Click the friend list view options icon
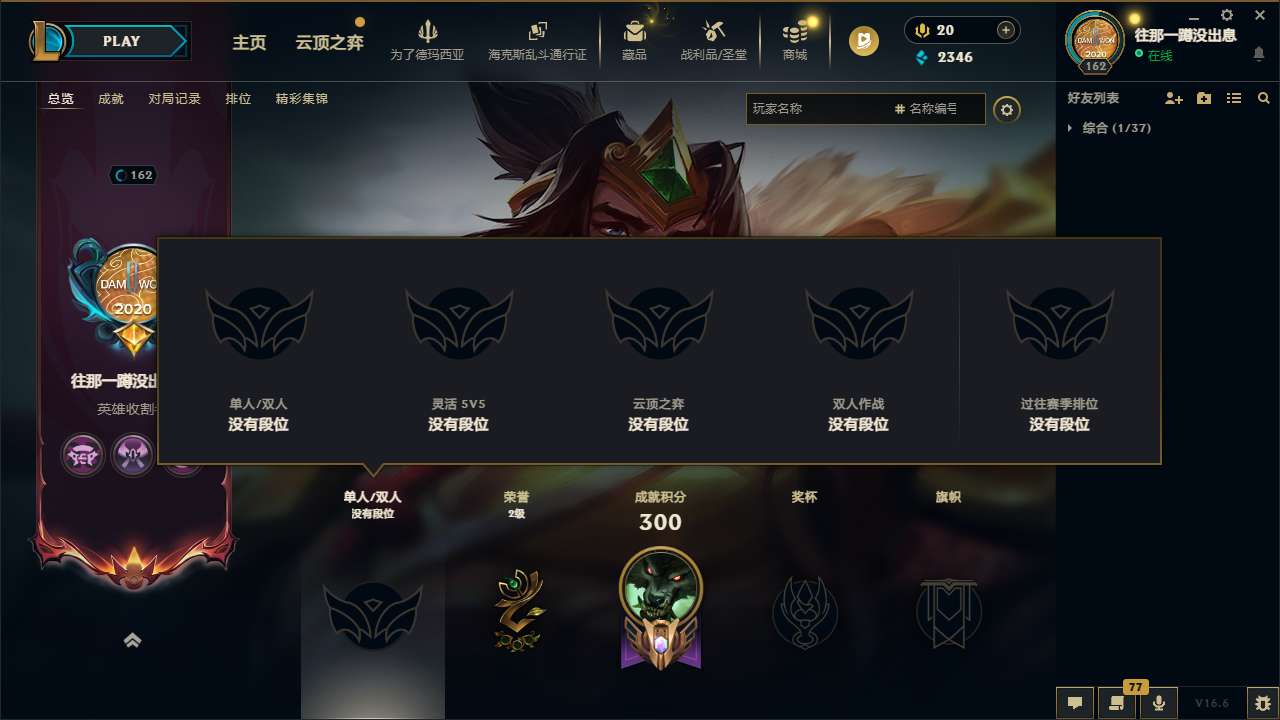This screenshot has height=720, width=1280. [x=1233, y=98]
